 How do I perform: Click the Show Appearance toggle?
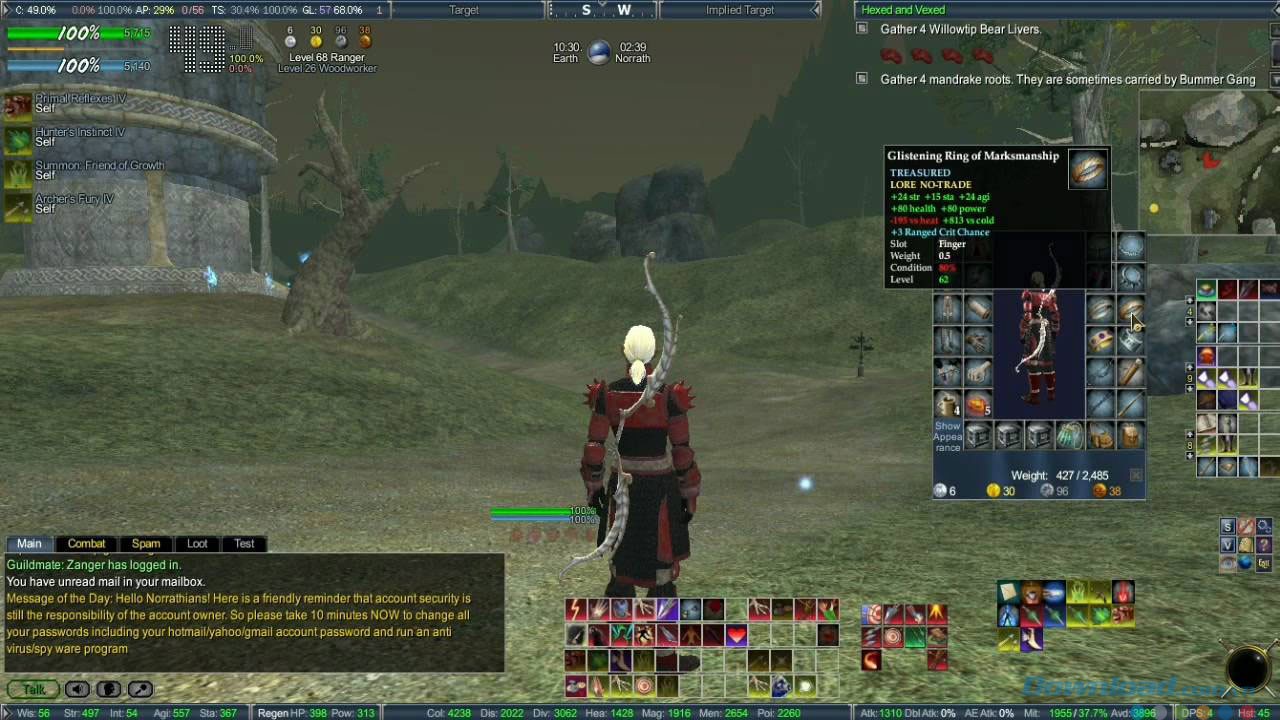[947, 437]
